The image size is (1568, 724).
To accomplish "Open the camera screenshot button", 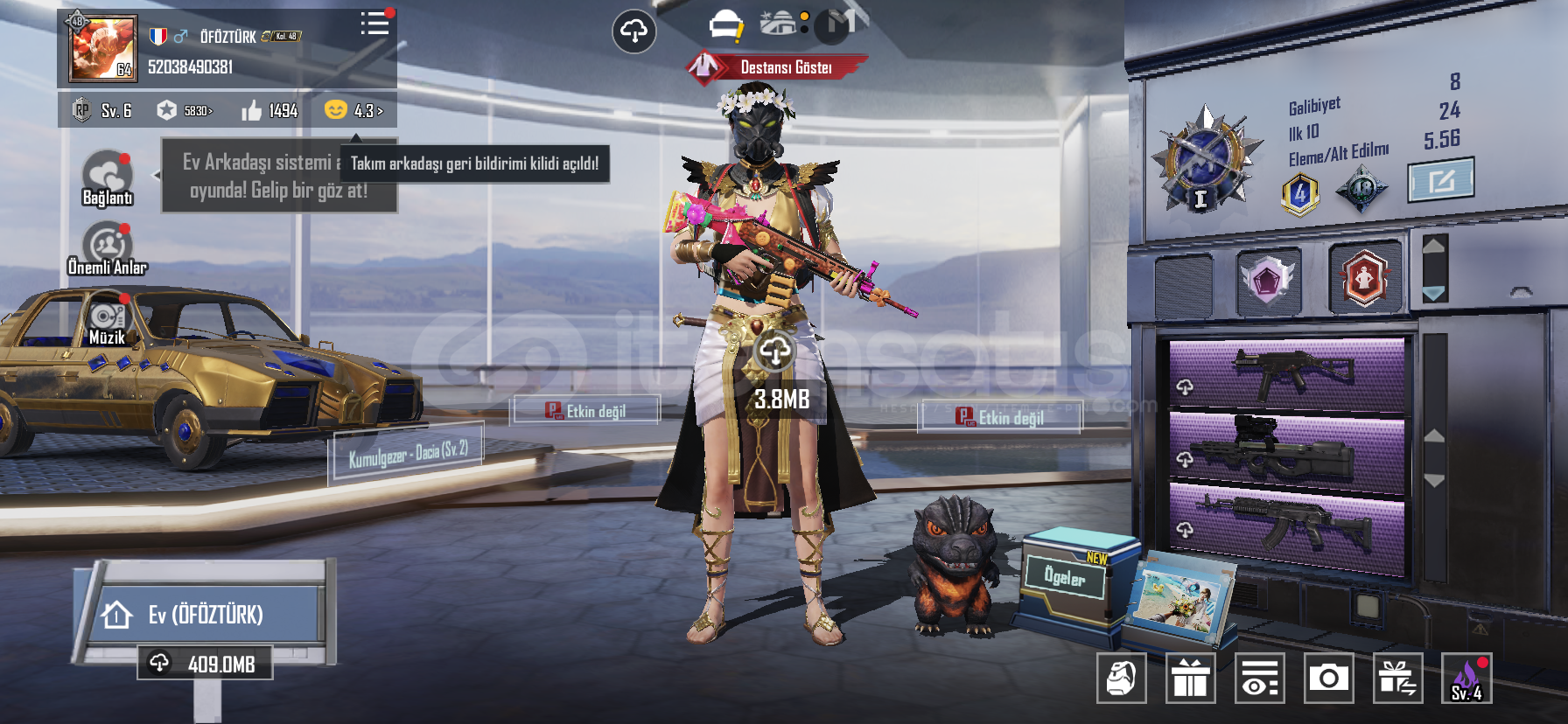I will [1328, 679].
